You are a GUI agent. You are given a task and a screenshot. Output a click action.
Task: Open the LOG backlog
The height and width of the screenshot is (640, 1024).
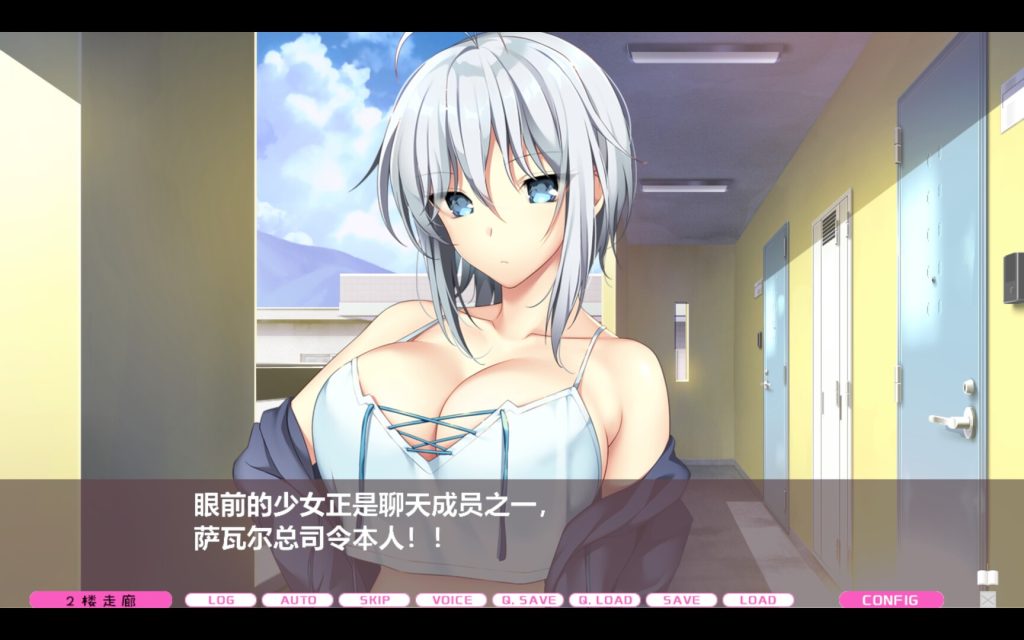pos(220,600)
